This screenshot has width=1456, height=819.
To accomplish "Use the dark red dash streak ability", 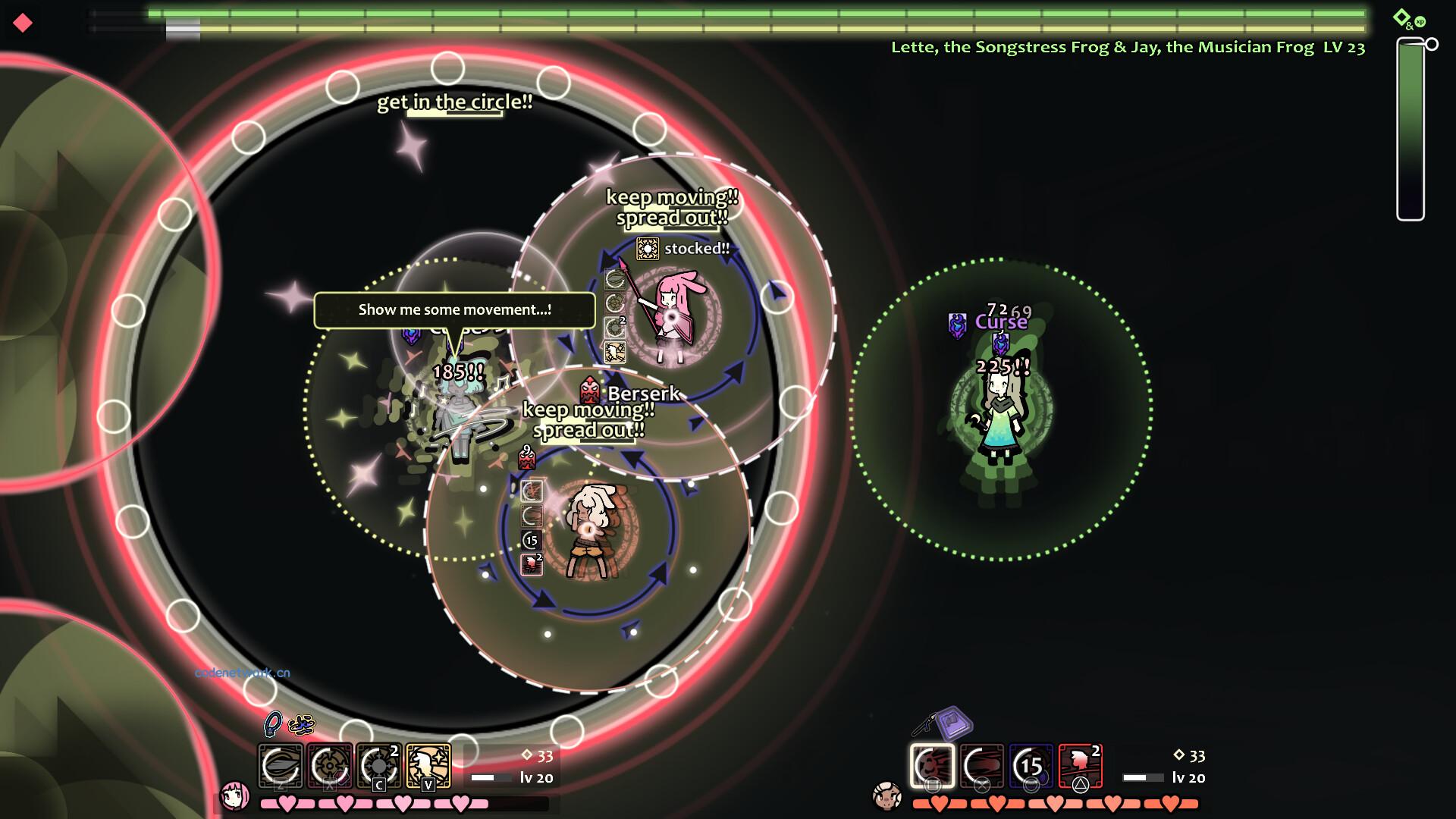I will [x=982, y=765].
